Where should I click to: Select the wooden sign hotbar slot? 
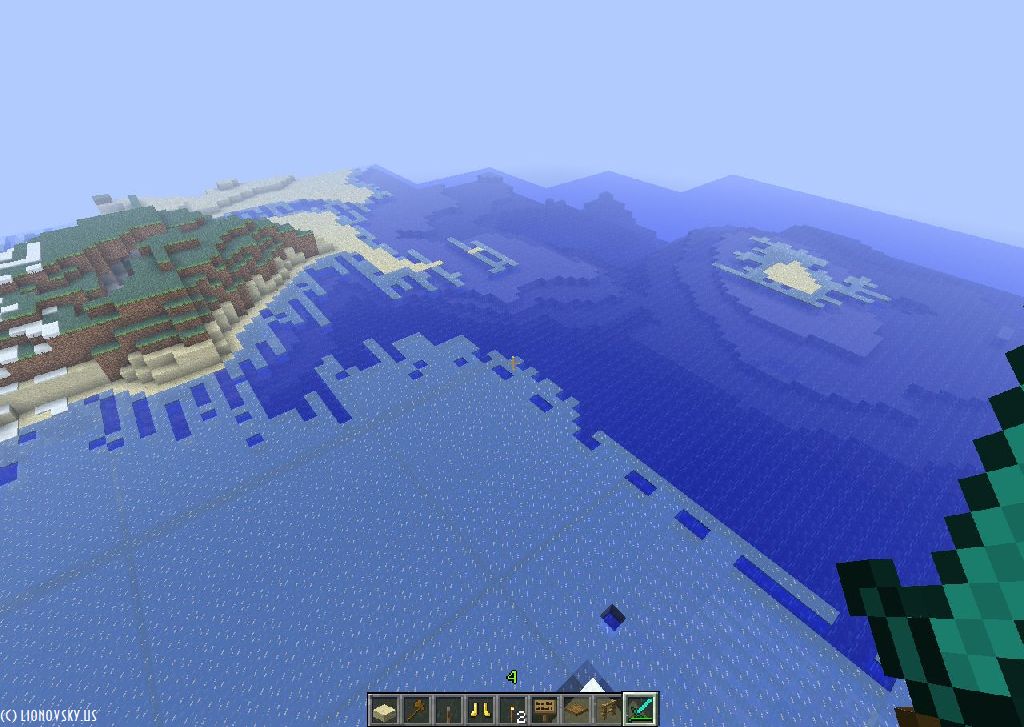(545, 710)
